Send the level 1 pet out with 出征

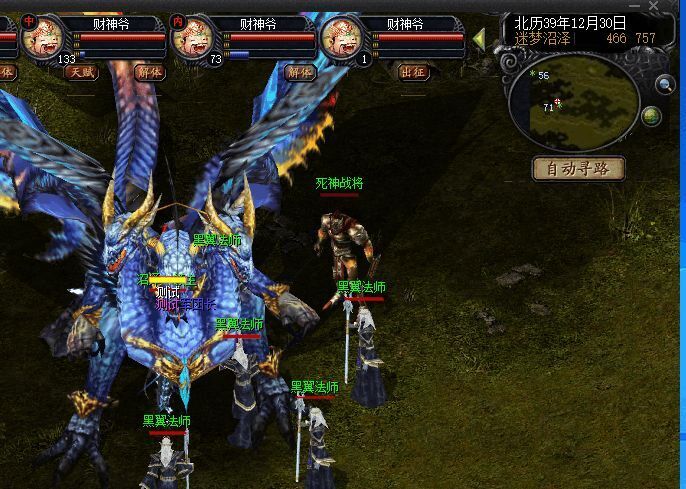tap(413, 72)
